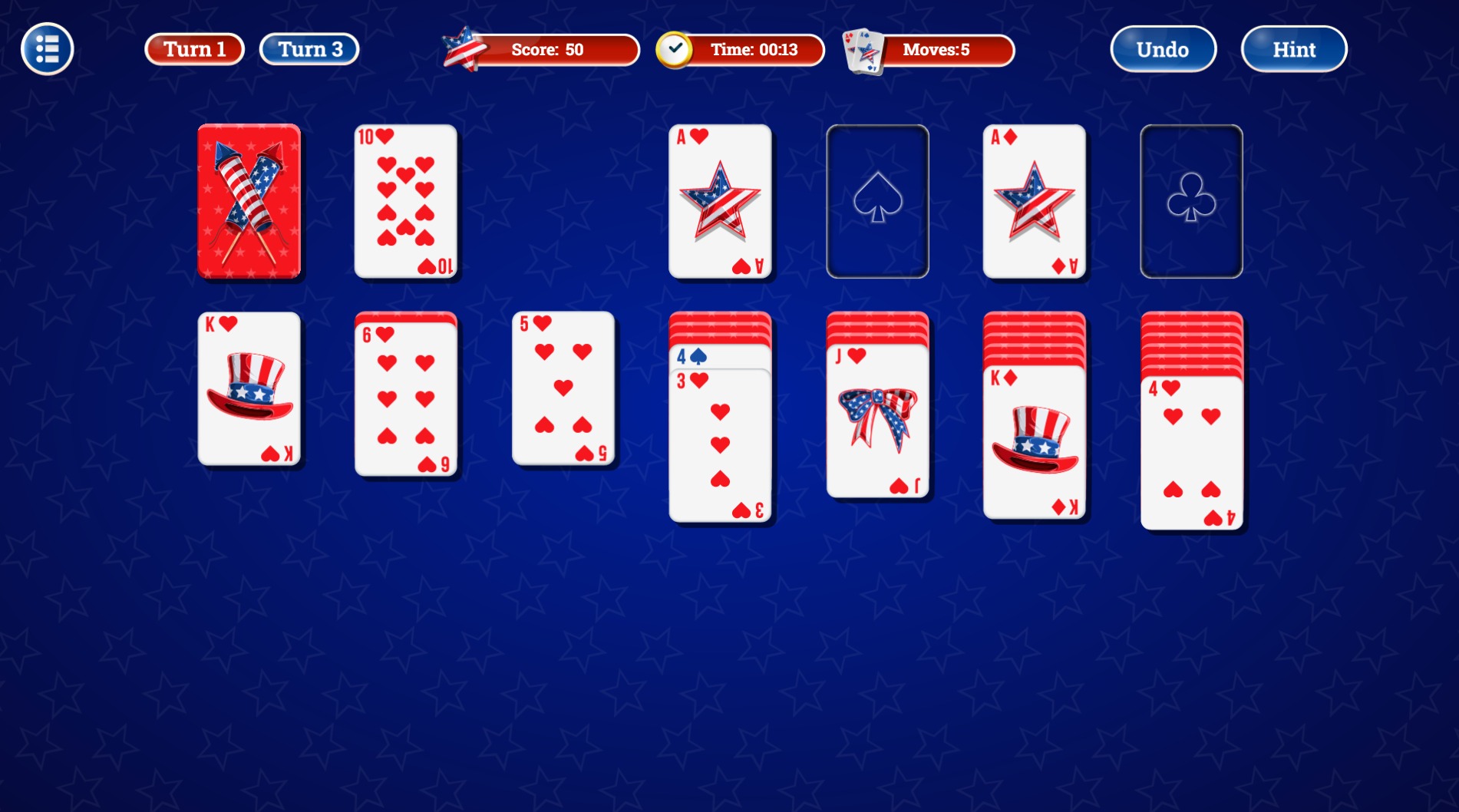Click the Jack of Hearts with the bow
This screenshot has width=1459, height=812.
877,418
